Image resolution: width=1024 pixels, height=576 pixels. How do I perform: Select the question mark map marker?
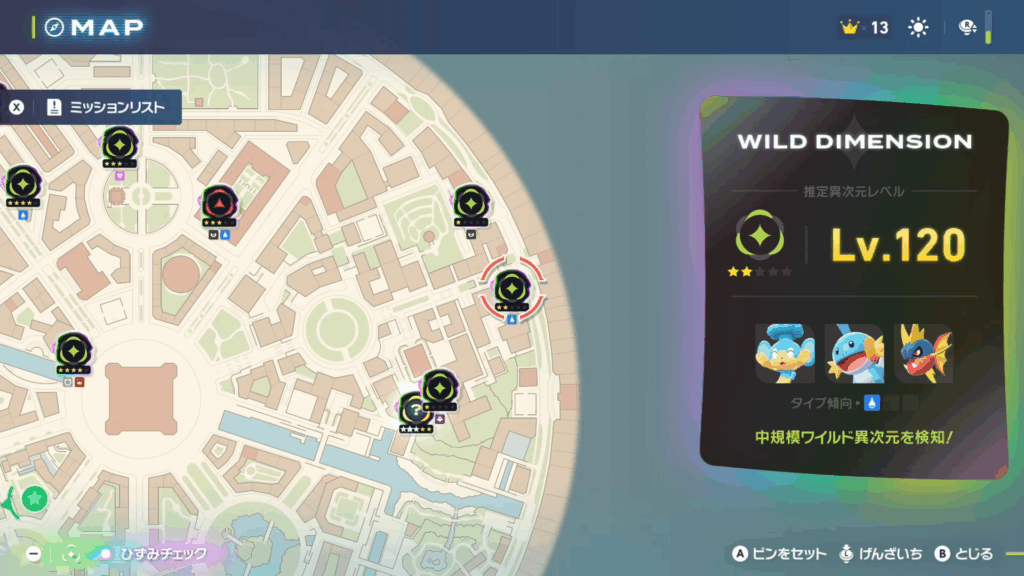[413, 408]
